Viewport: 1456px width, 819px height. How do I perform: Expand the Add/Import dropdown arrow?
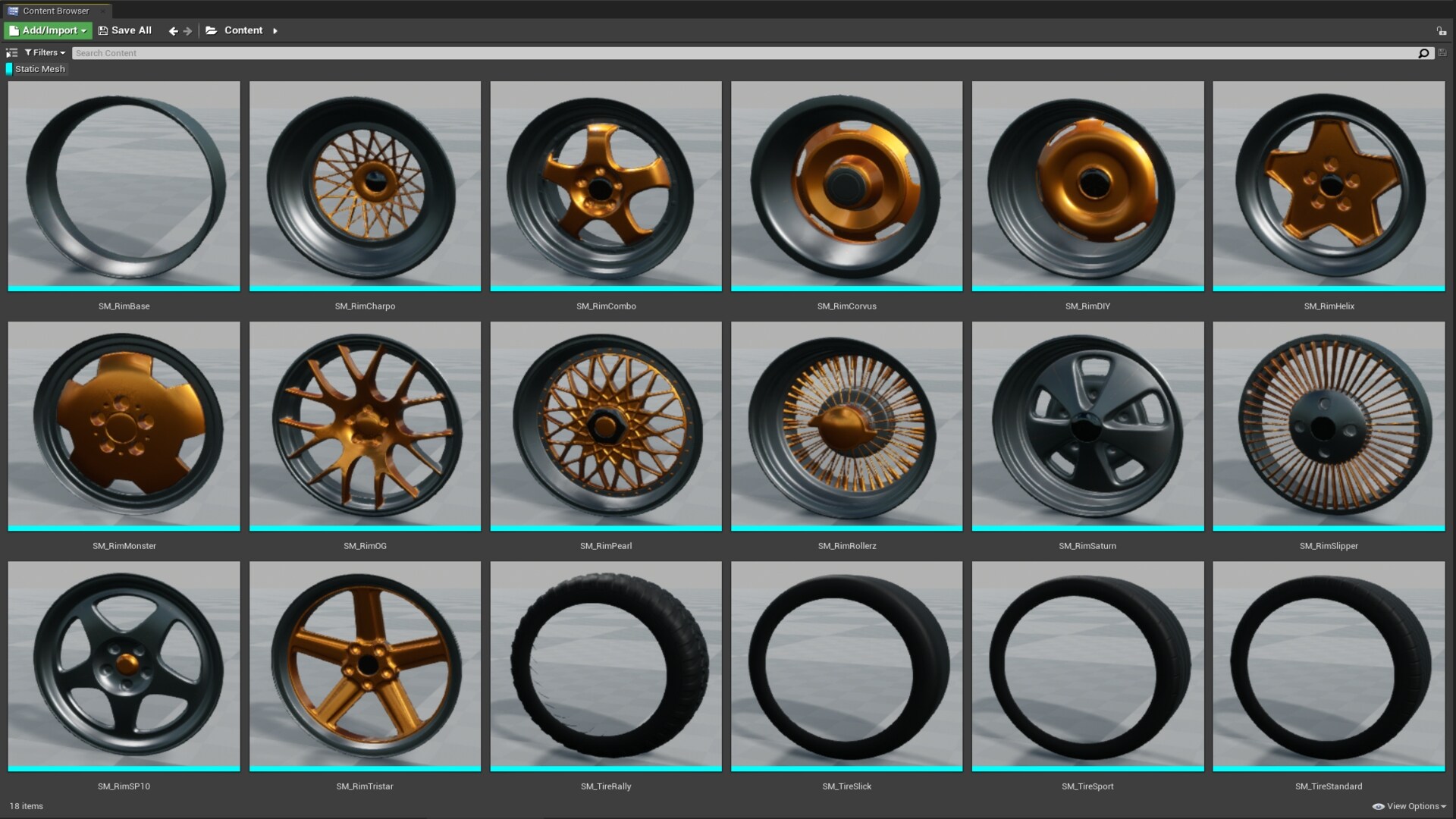[83, 30]
